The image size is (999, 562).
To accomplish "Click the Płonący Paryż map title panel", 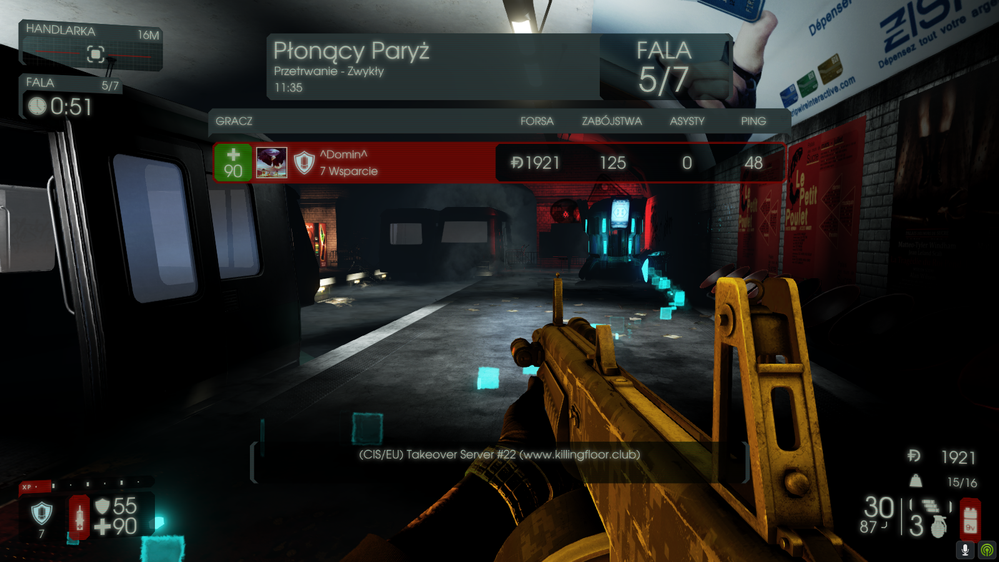I will coord(432,66).
